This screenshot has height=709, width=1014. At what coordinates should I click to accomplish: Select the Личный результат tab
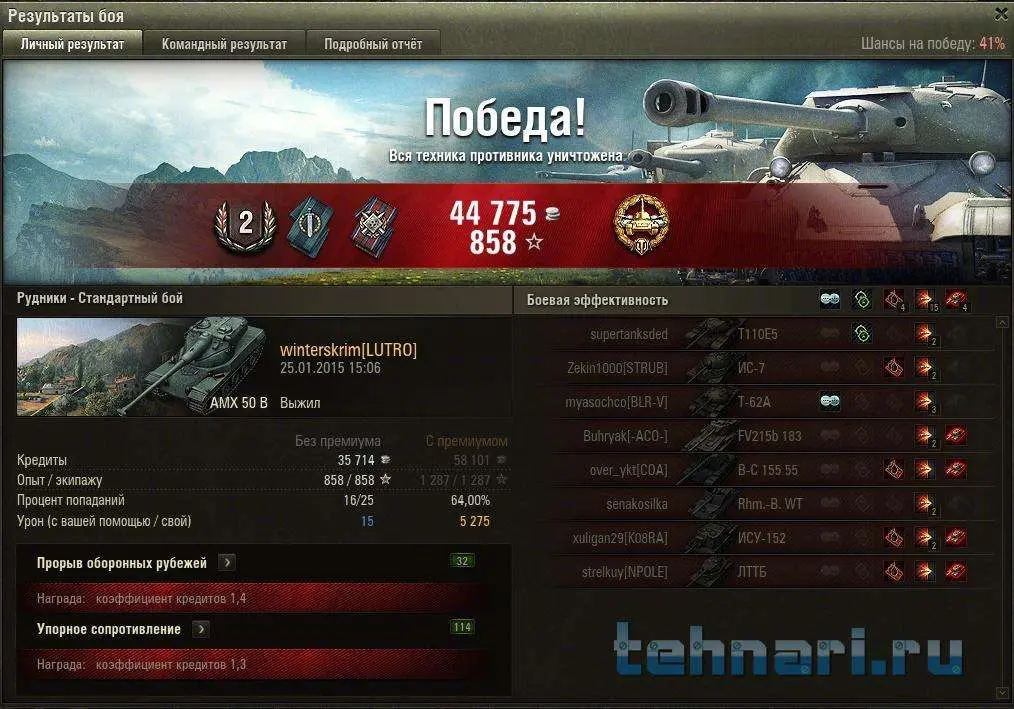click(72, 44)
